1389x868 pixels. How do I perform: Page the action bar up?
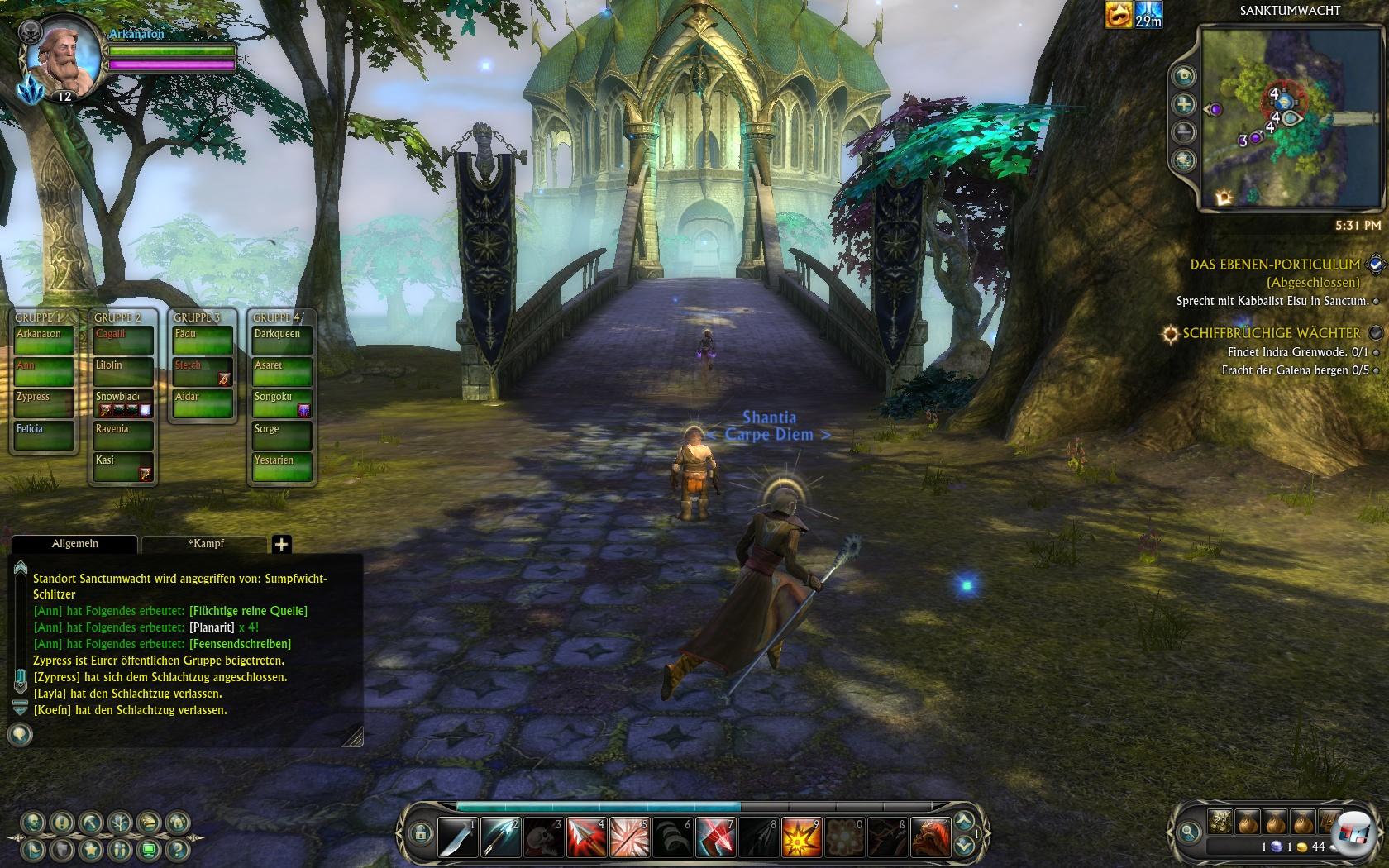pyautogui.click(x=963, y=823)
